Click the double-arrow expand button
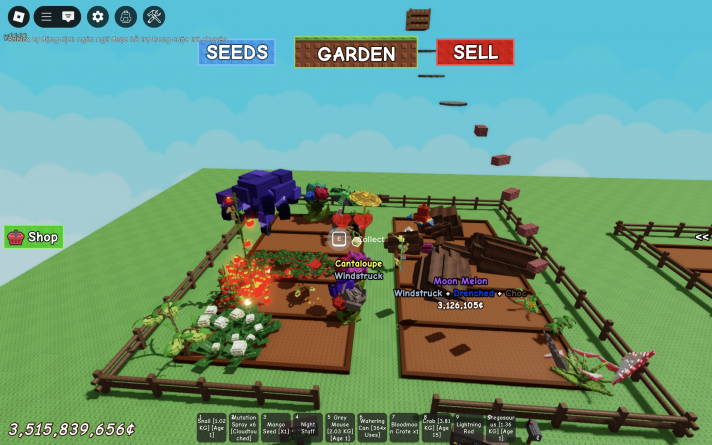712x445 pixels. click(x=702, y=237)
